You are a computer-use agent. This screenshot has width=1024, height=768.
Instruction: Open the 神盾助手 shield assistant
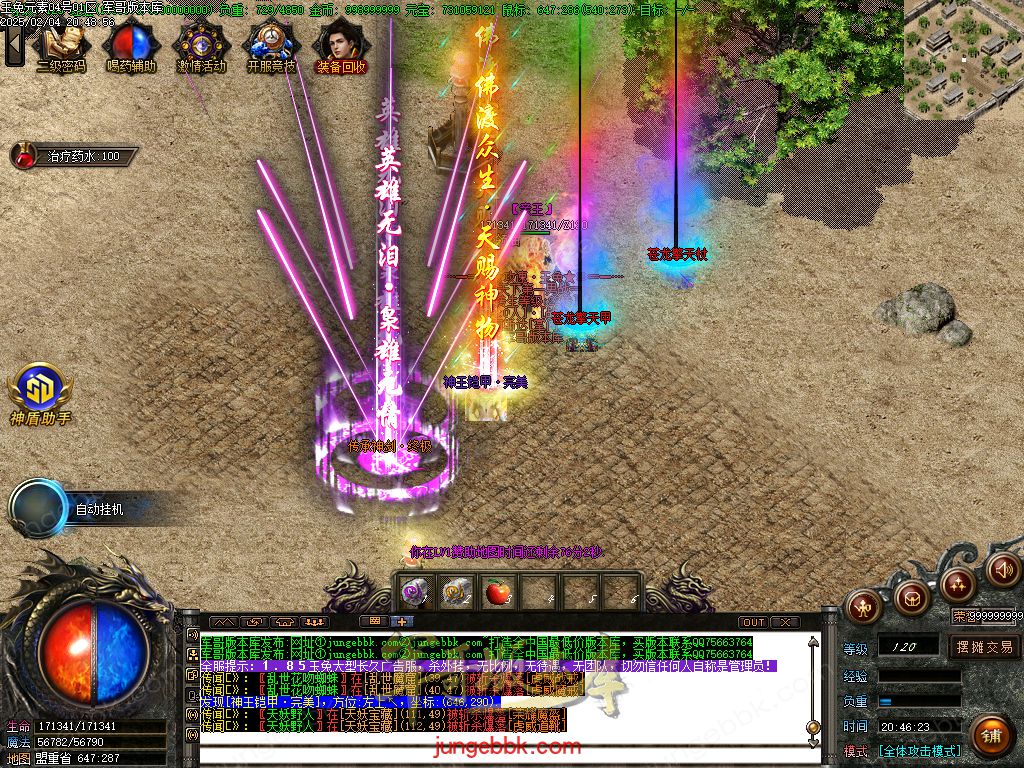(x=40, y=394)
